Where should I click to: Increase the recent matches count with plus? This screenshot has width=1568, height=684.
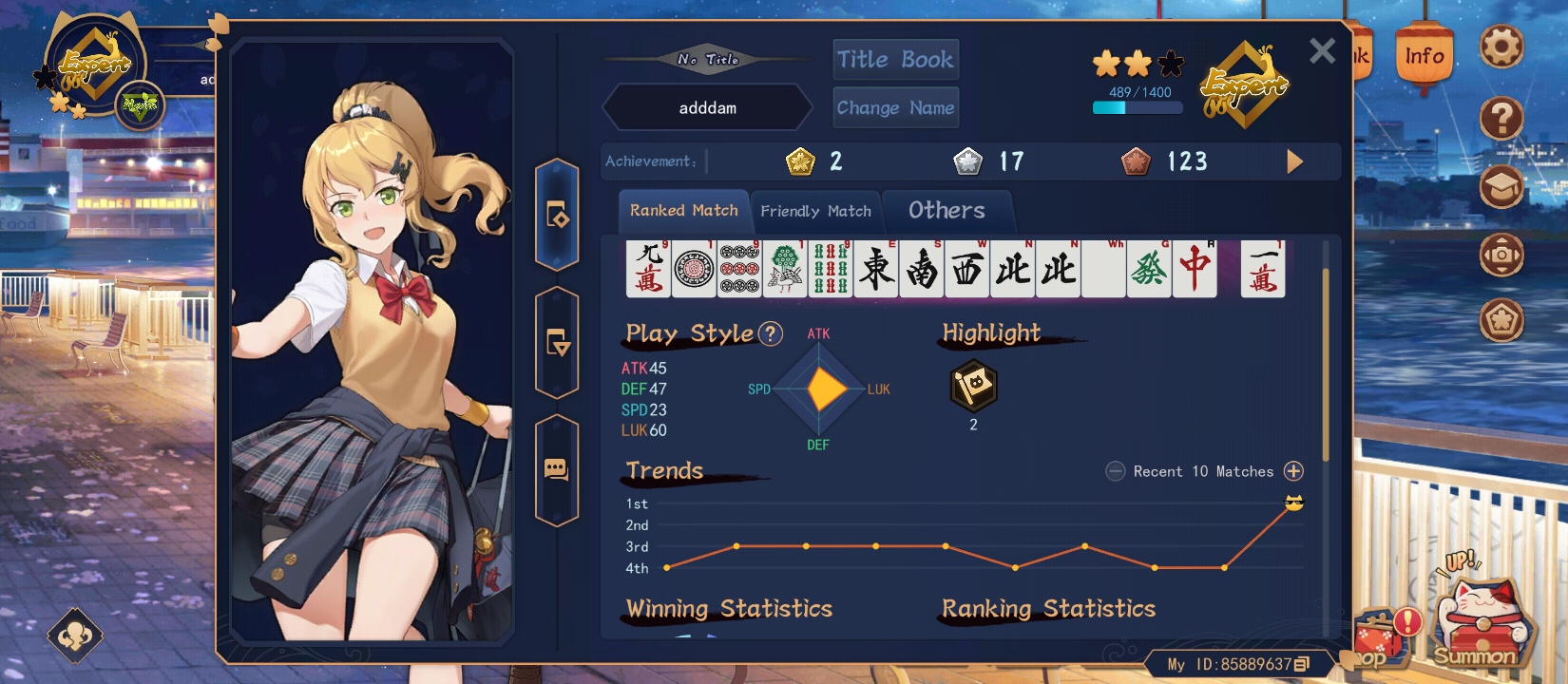click(1293, 471)
